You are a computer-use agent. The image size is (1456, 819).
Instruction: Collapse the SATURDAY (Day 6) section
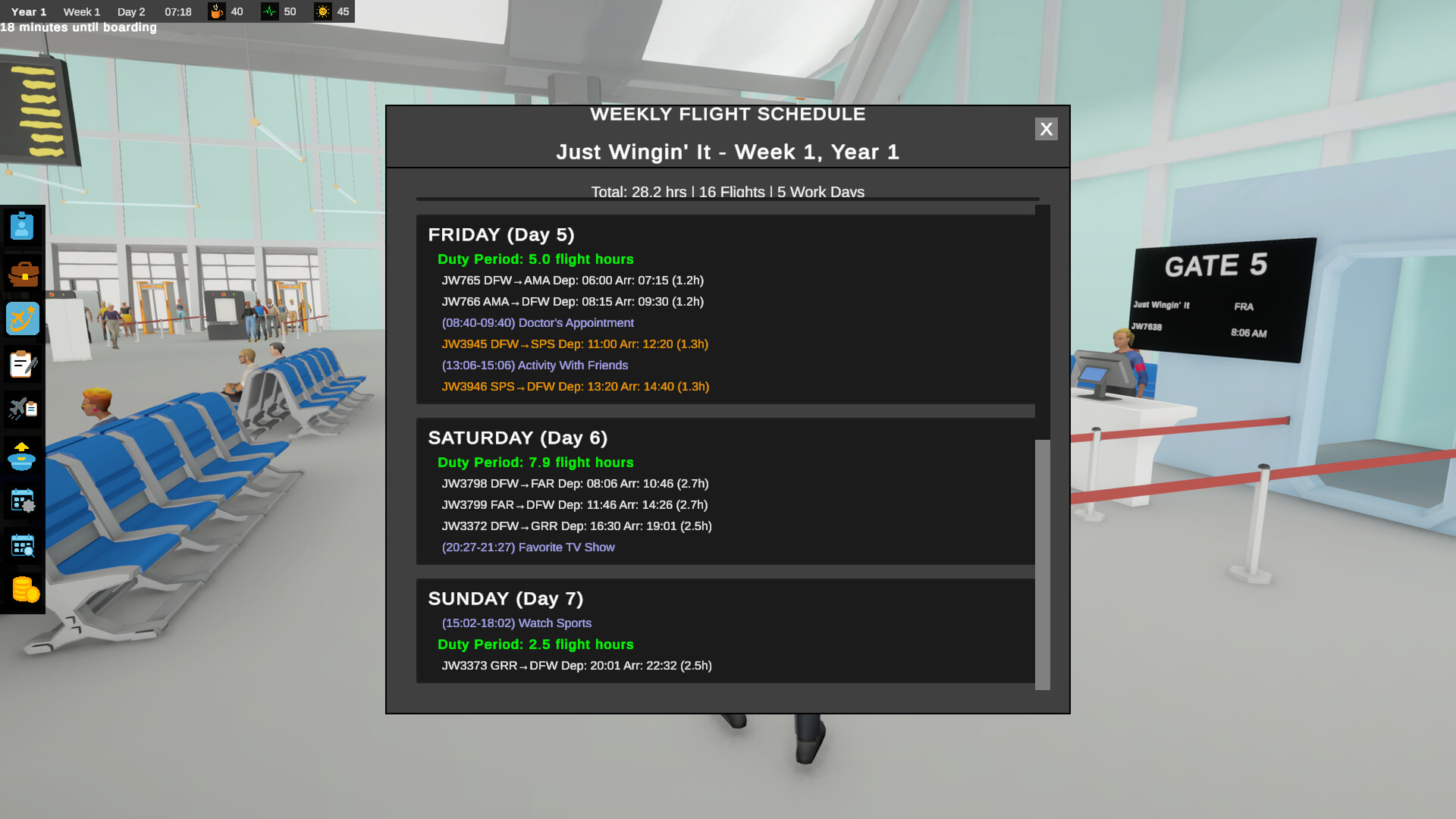(x=518, y=438)
